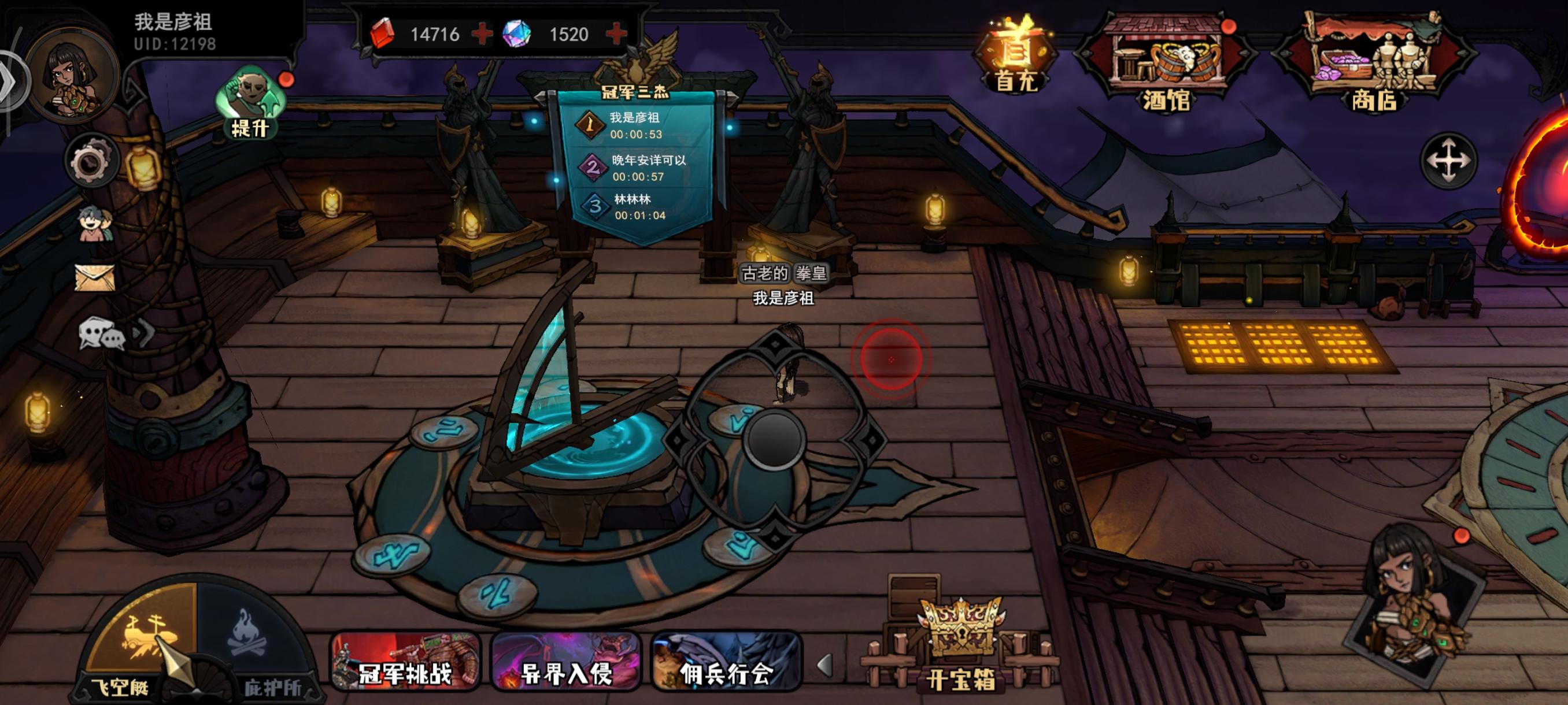Add red gems with the plus button
1568x705 pixels.
pyautogui.click(x=482, y=35)
